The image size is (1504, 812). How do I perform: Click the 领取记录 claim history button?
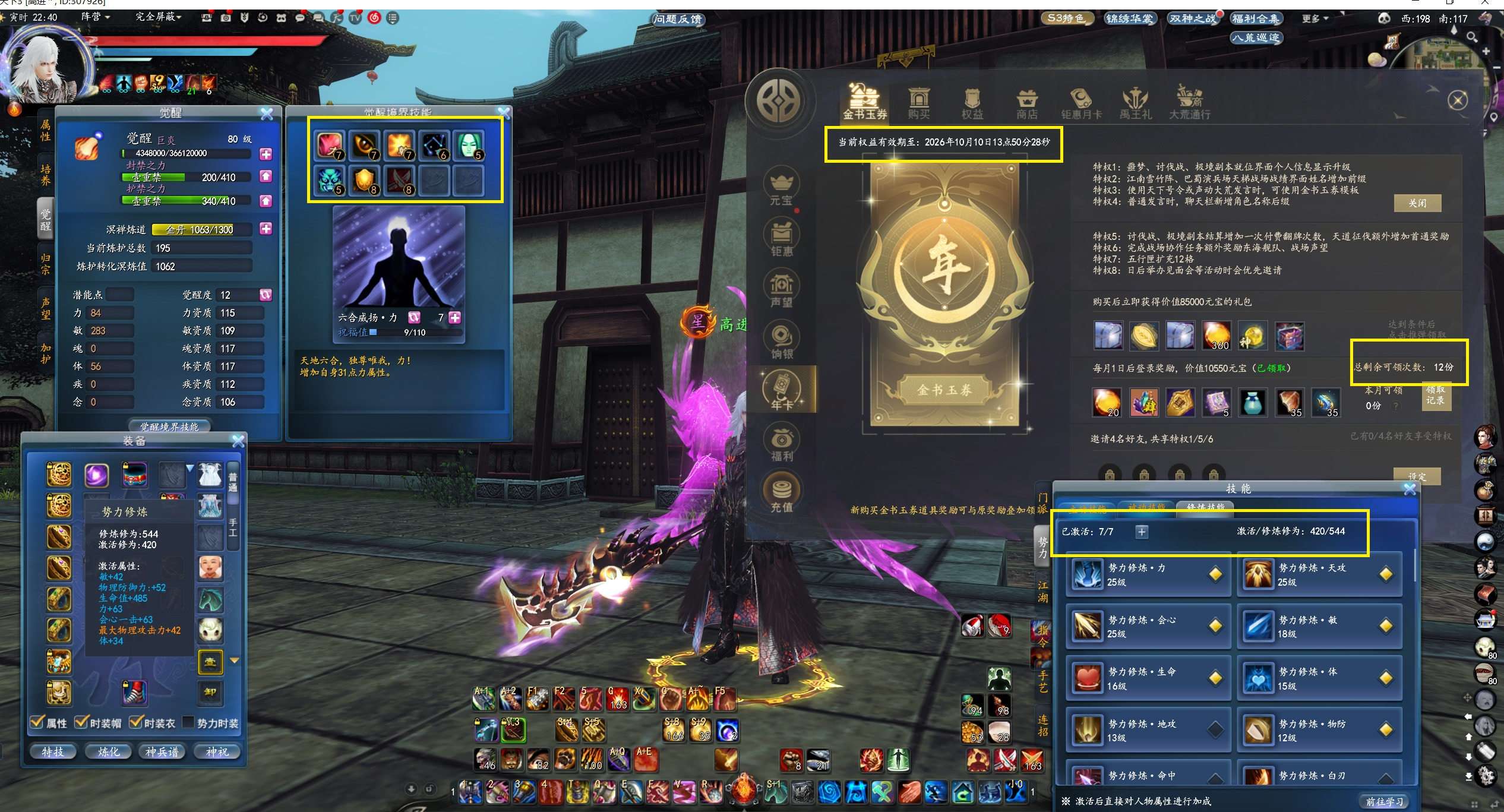(x=1435, y=396)
